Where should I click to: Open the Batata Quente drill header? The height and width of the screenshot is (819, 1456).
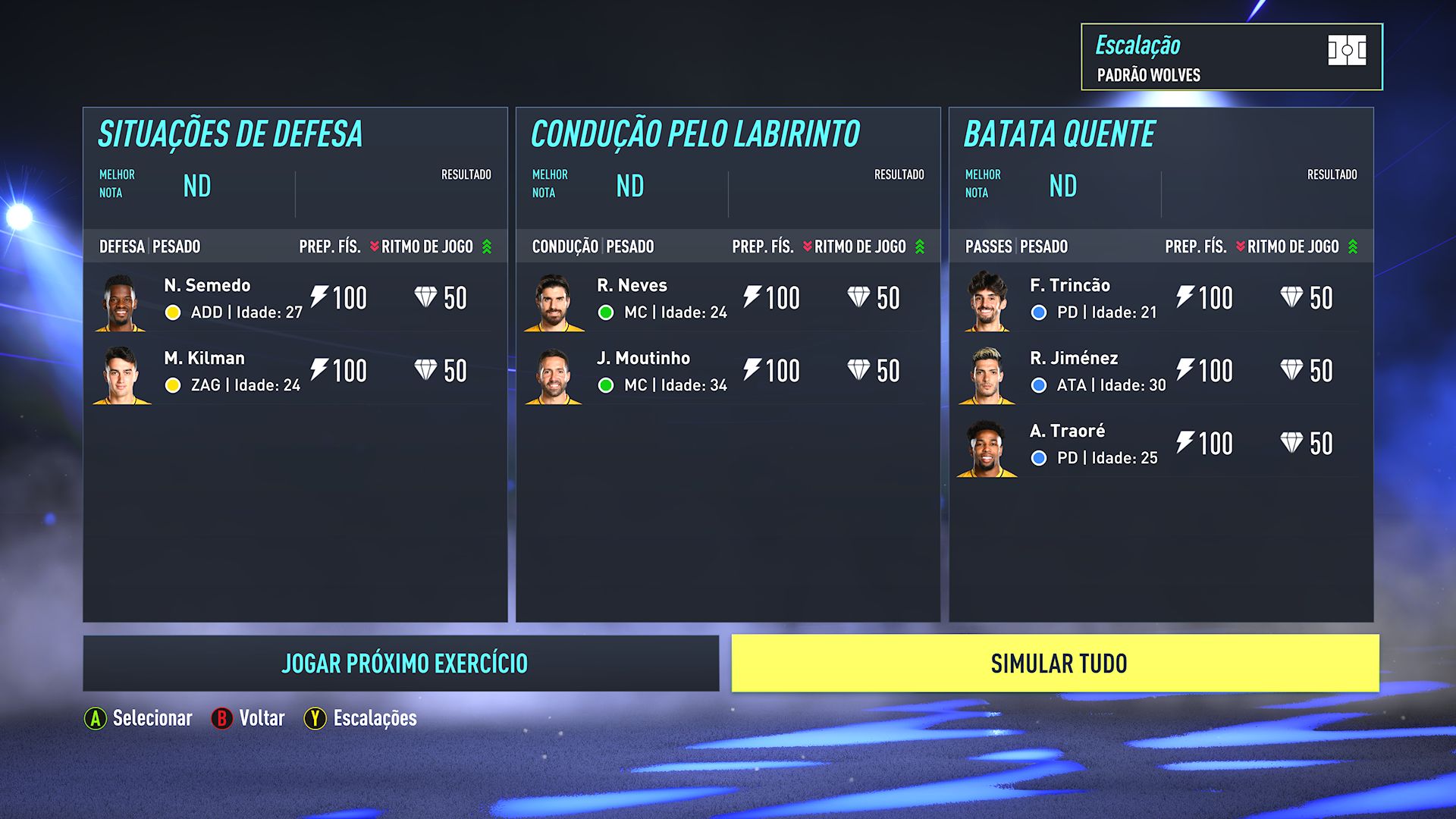click(1059, 133)
